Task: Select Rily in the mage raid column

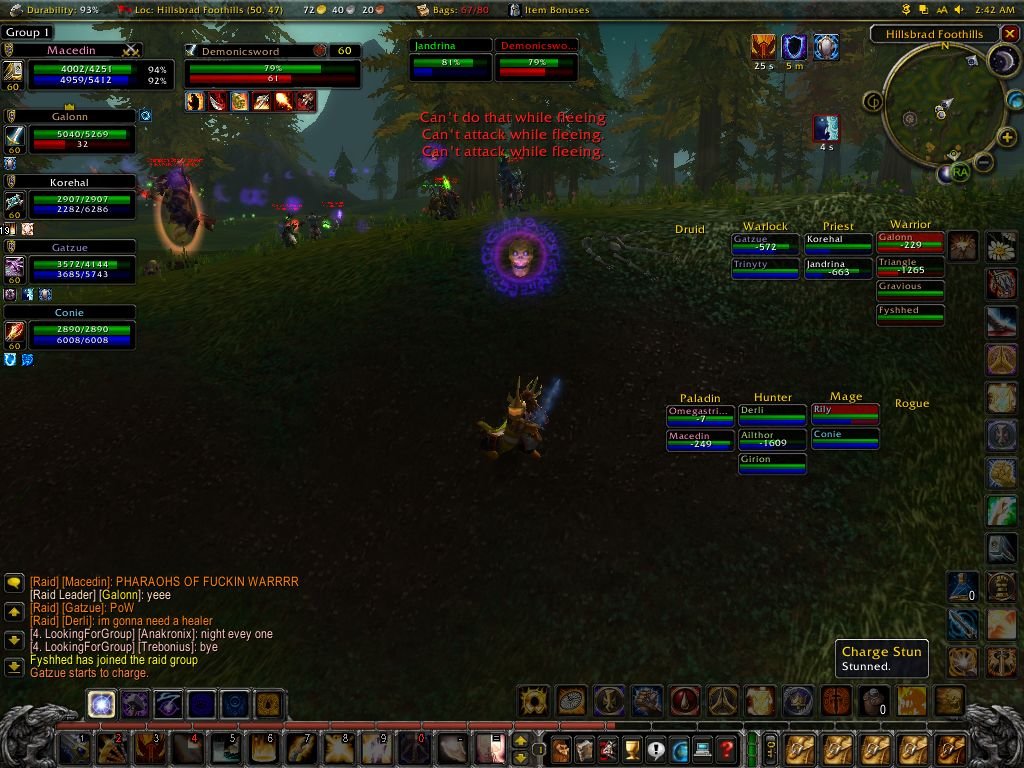Action: (x=845, y=413)
